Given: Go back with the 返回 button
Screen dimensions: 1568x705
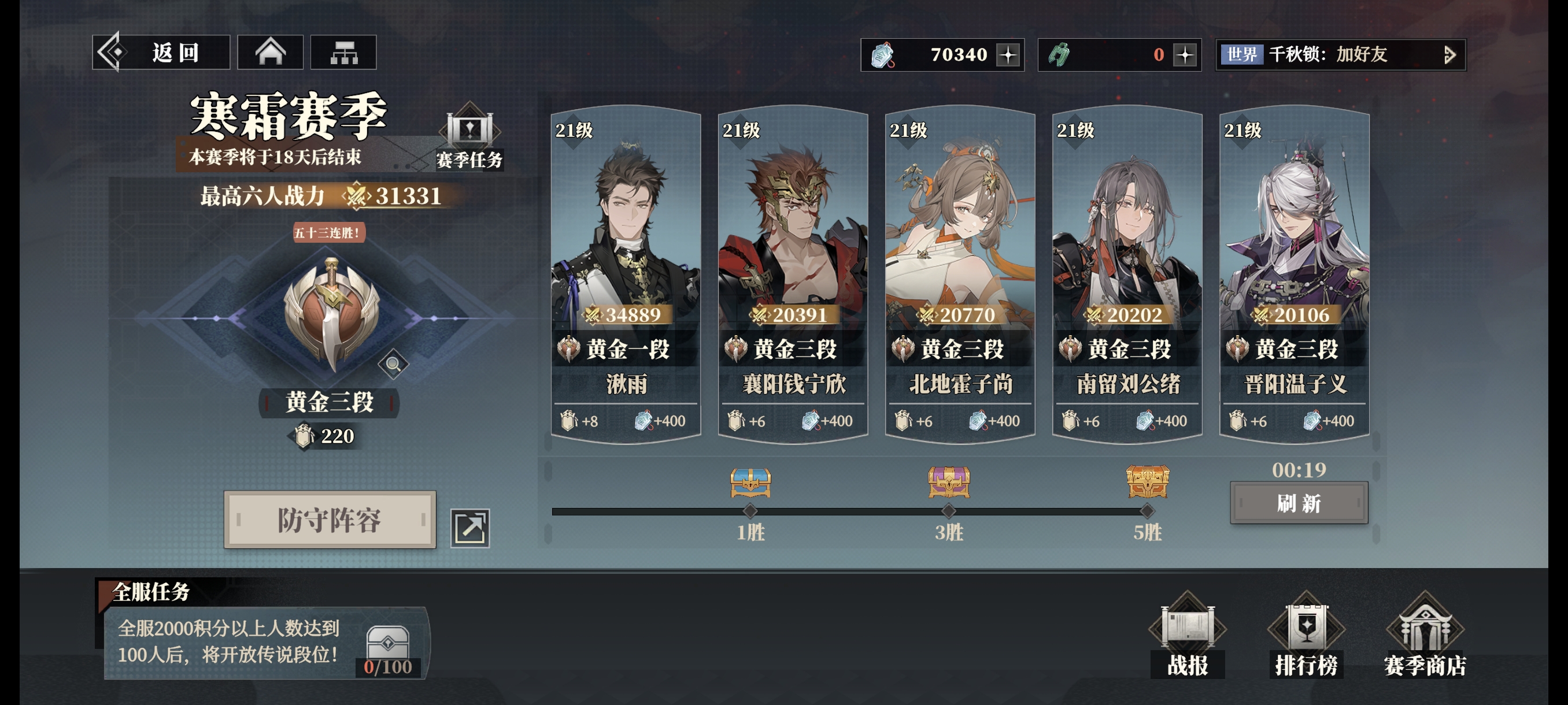Looking at the screenshot, I should (x=161, y=53).
